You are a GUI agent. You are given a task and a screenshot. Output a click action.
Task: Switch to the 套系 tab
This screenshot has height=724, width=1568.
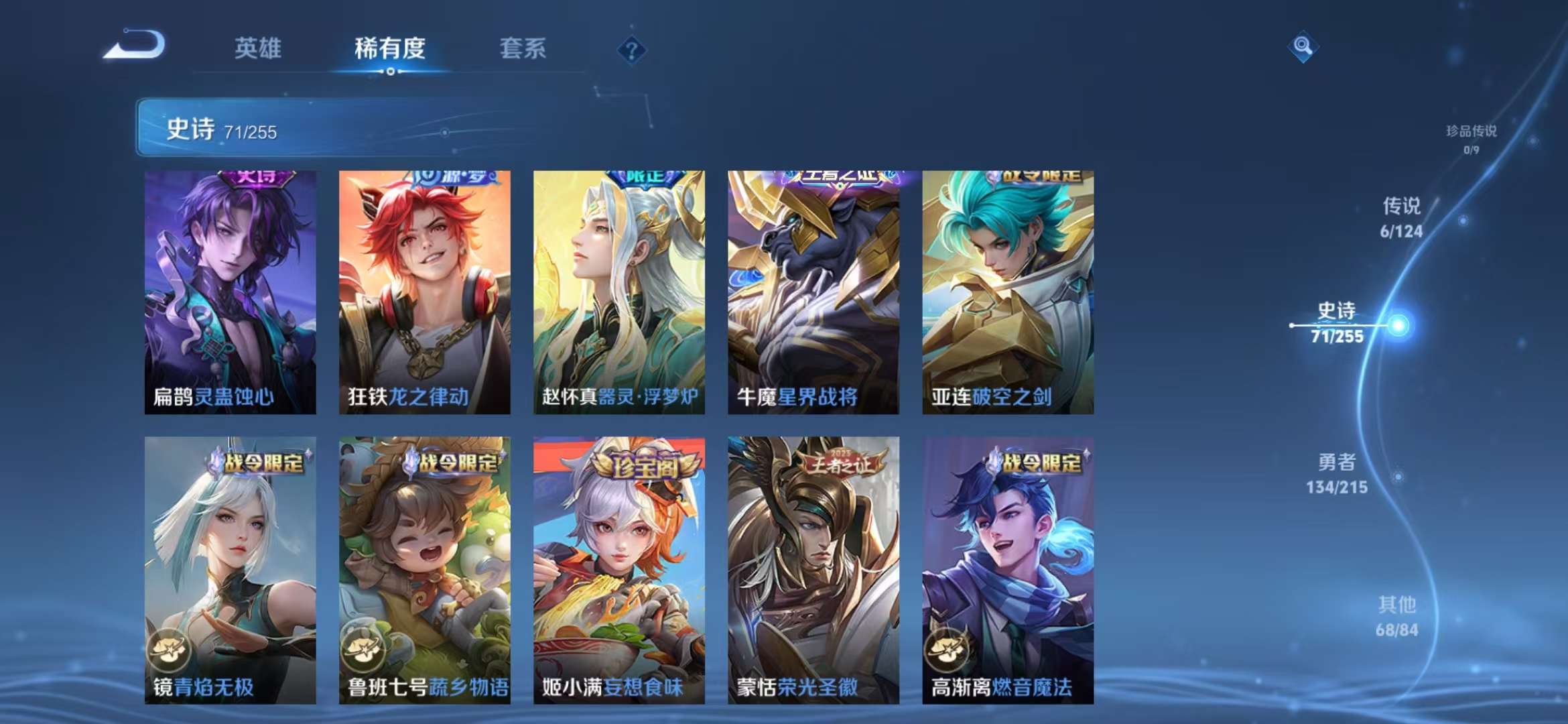pos(522,48)
